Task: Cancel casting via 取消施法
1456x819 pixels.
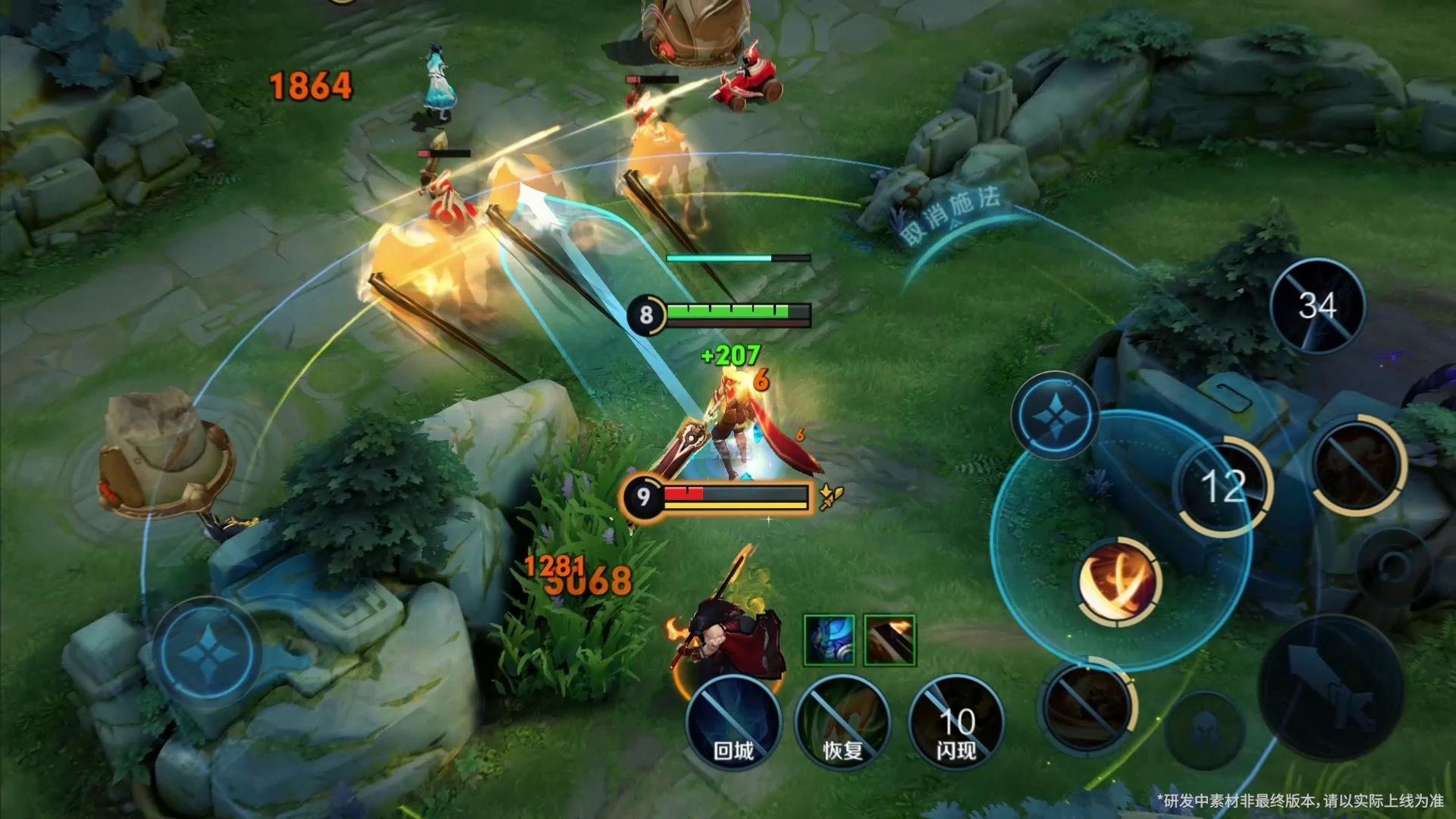Action: (x=949, y=220)
